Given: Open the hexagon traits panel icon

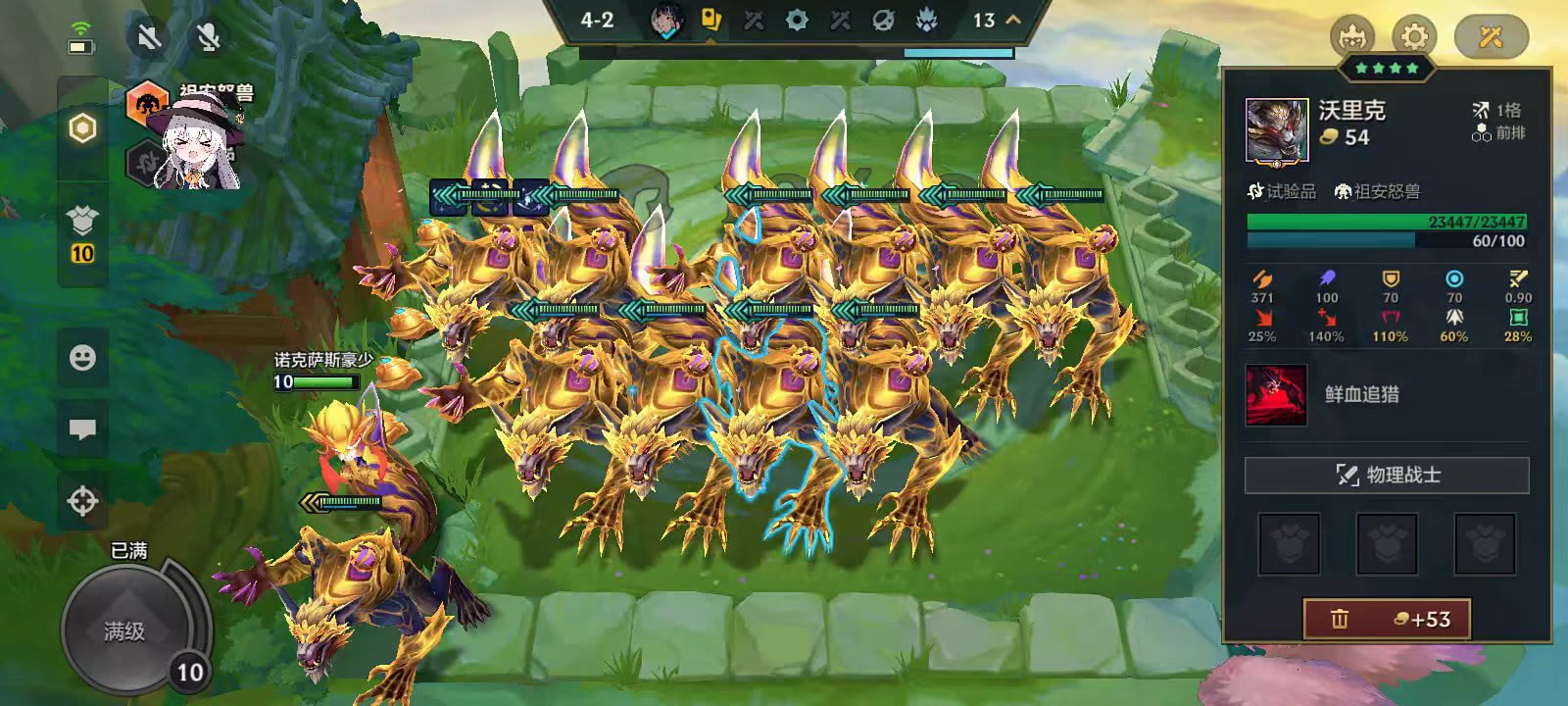Looking at the screenshot, I should (83, 128).
